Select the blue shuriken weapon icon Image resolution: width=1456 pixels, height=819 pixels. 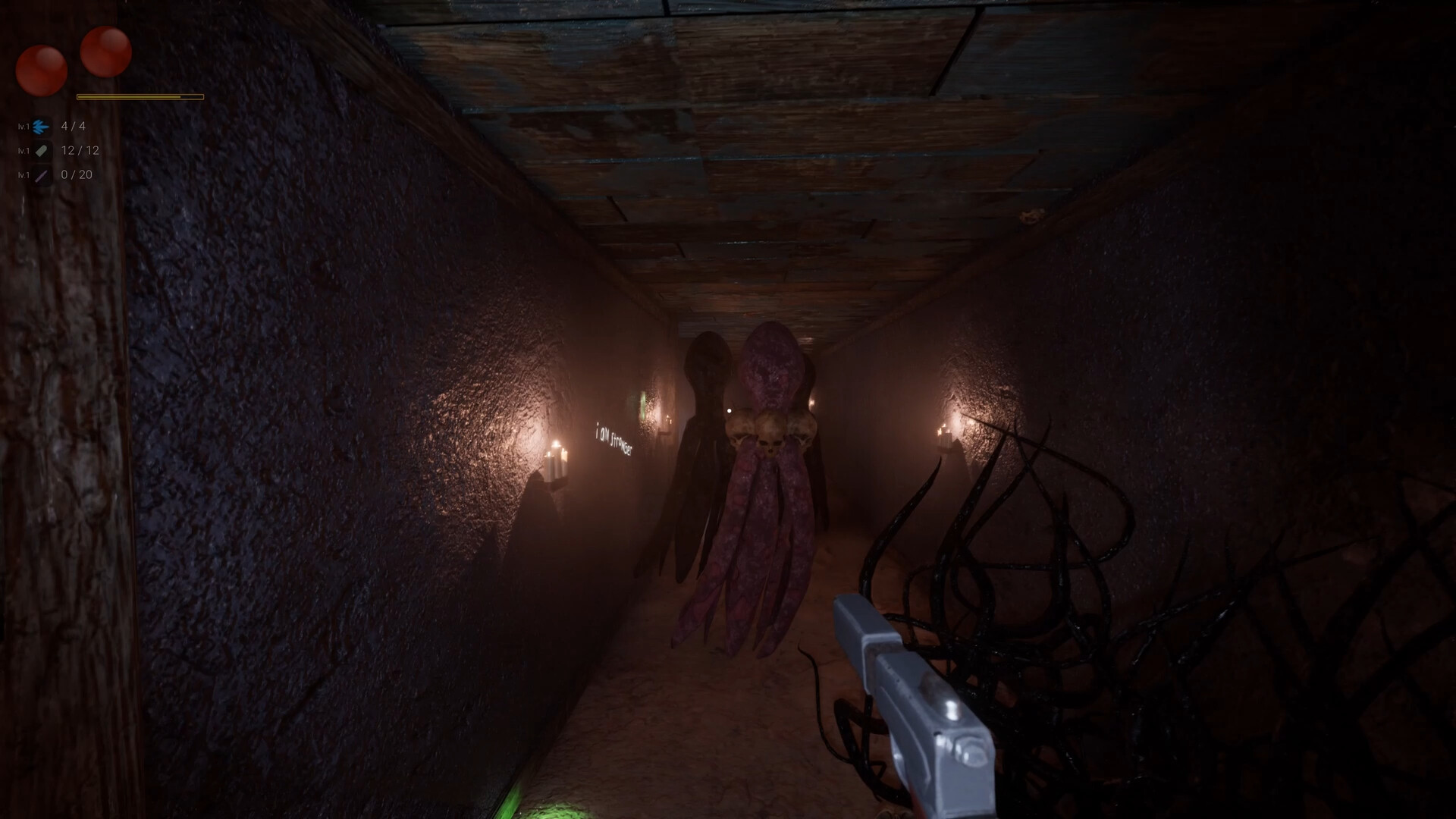point(42,127)
